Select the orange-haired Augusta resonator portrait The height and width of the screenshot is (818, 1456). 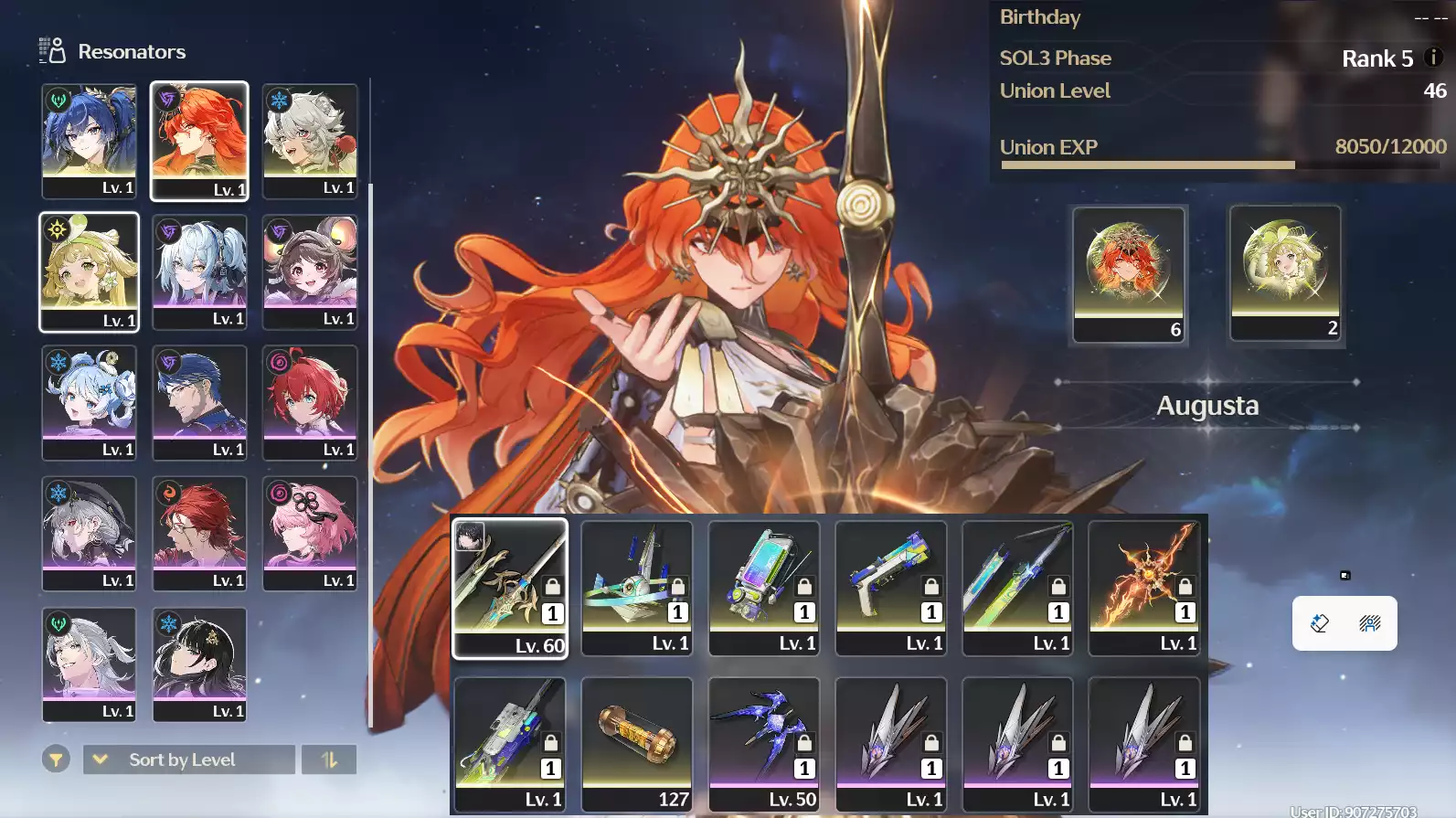pos(199,140)
